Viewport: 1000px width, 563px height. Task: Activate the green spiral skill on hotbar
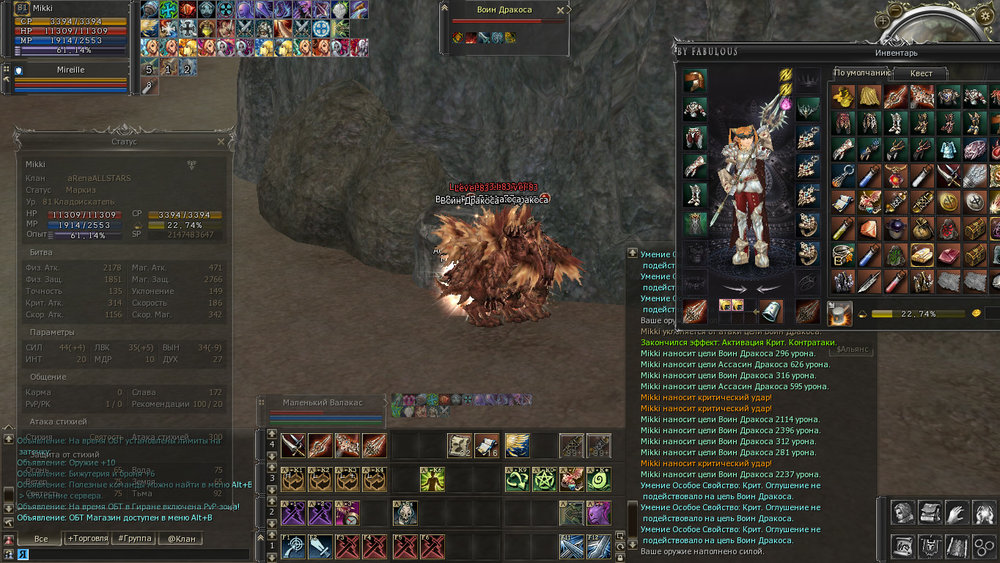pyautogui.click(x=598, y=478)
